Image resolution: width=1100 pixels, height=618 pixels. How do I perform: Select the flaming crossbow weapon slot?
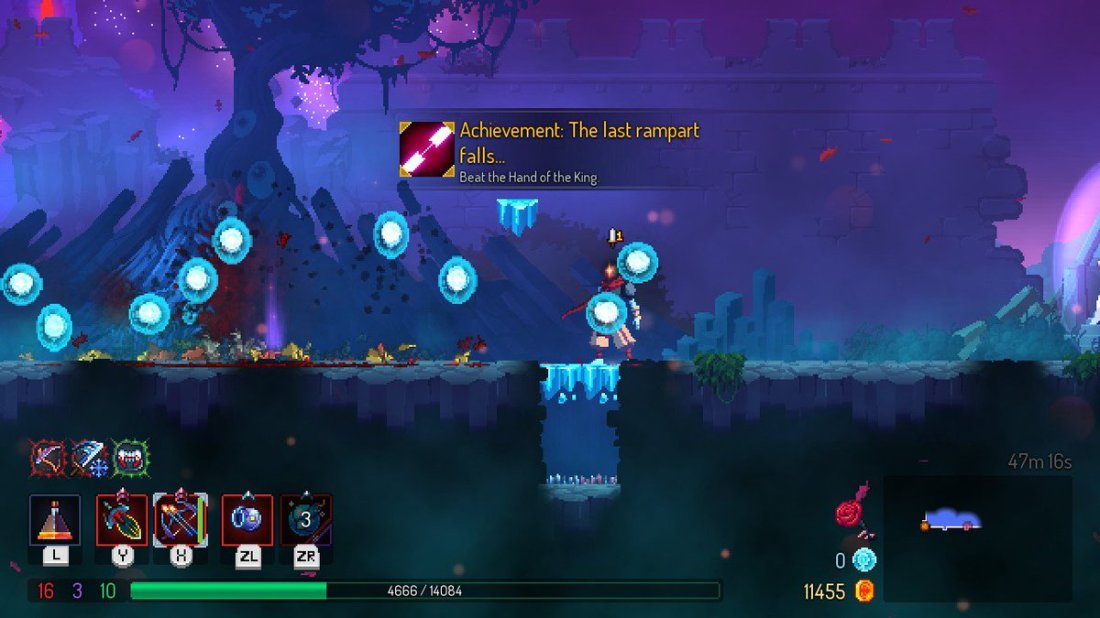pos(181,520)
